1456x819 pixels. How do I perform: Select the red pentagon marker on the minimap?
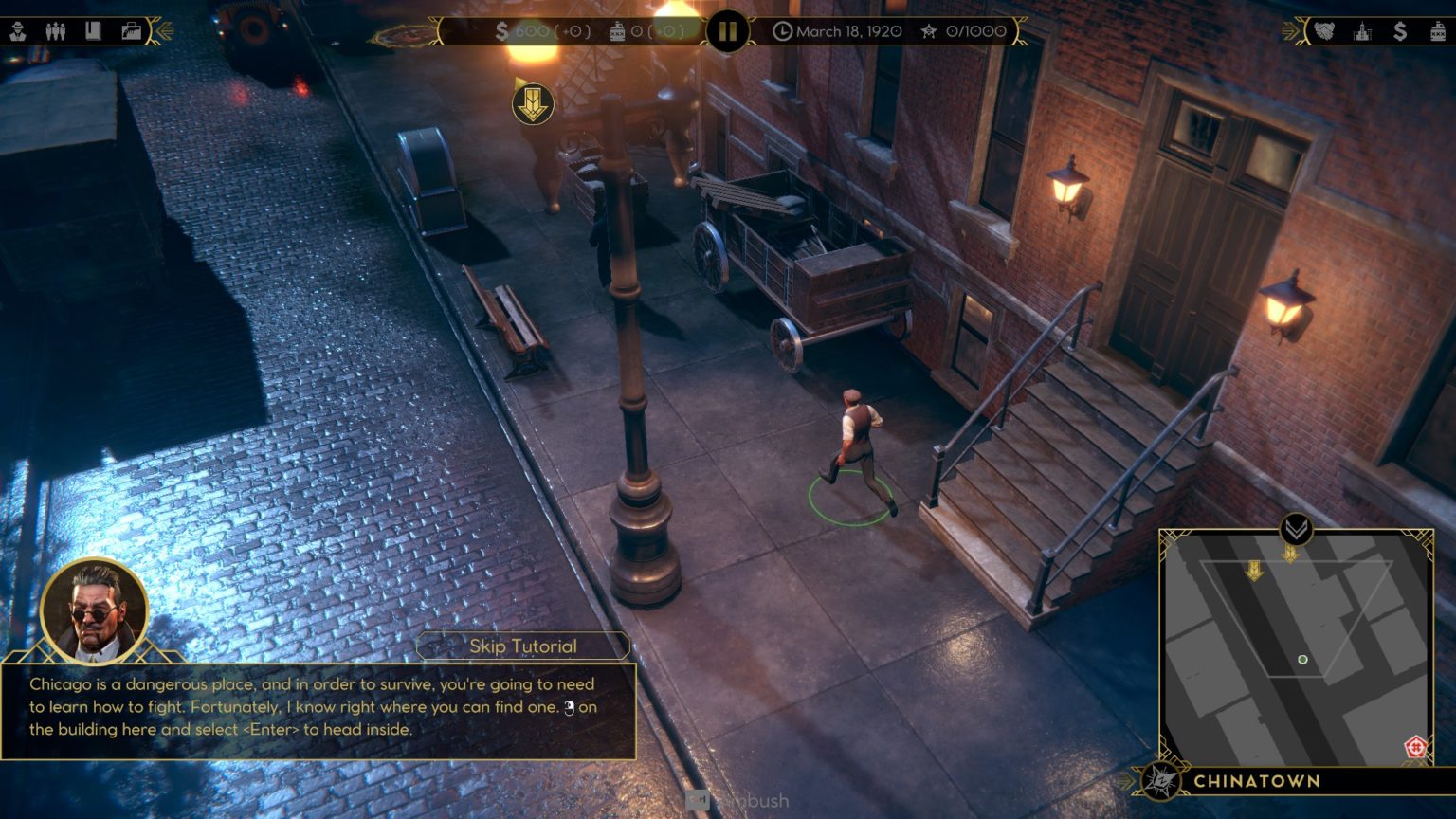(x=1415, y=746)
